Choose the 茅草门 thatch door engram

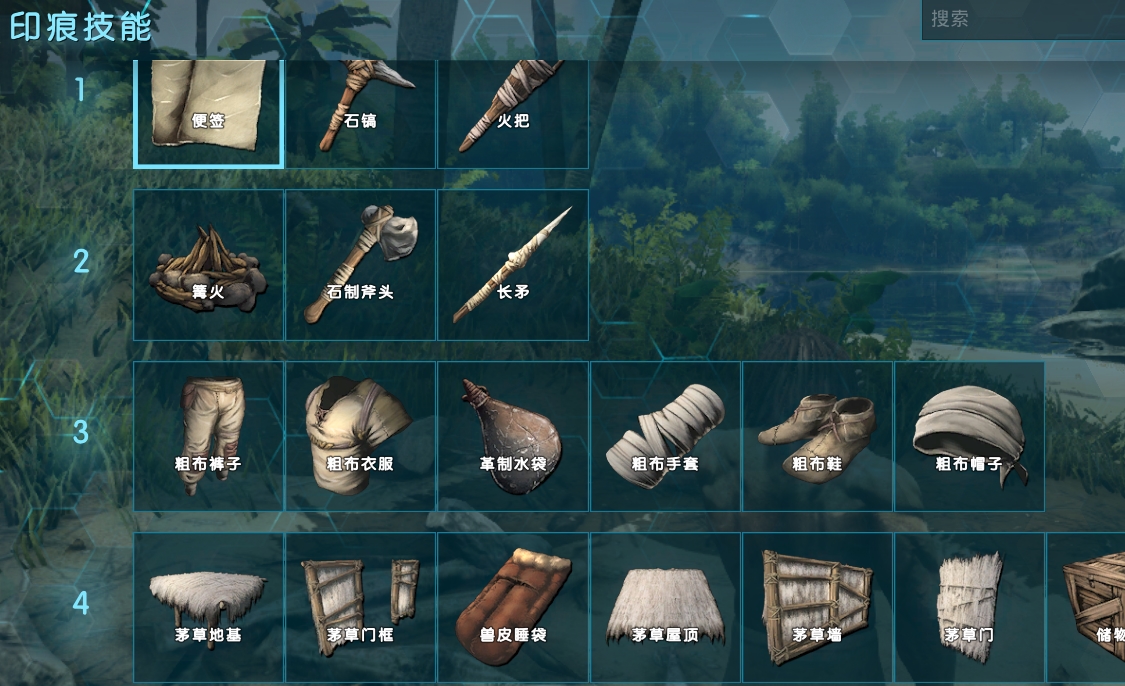(x=970, y=607)
